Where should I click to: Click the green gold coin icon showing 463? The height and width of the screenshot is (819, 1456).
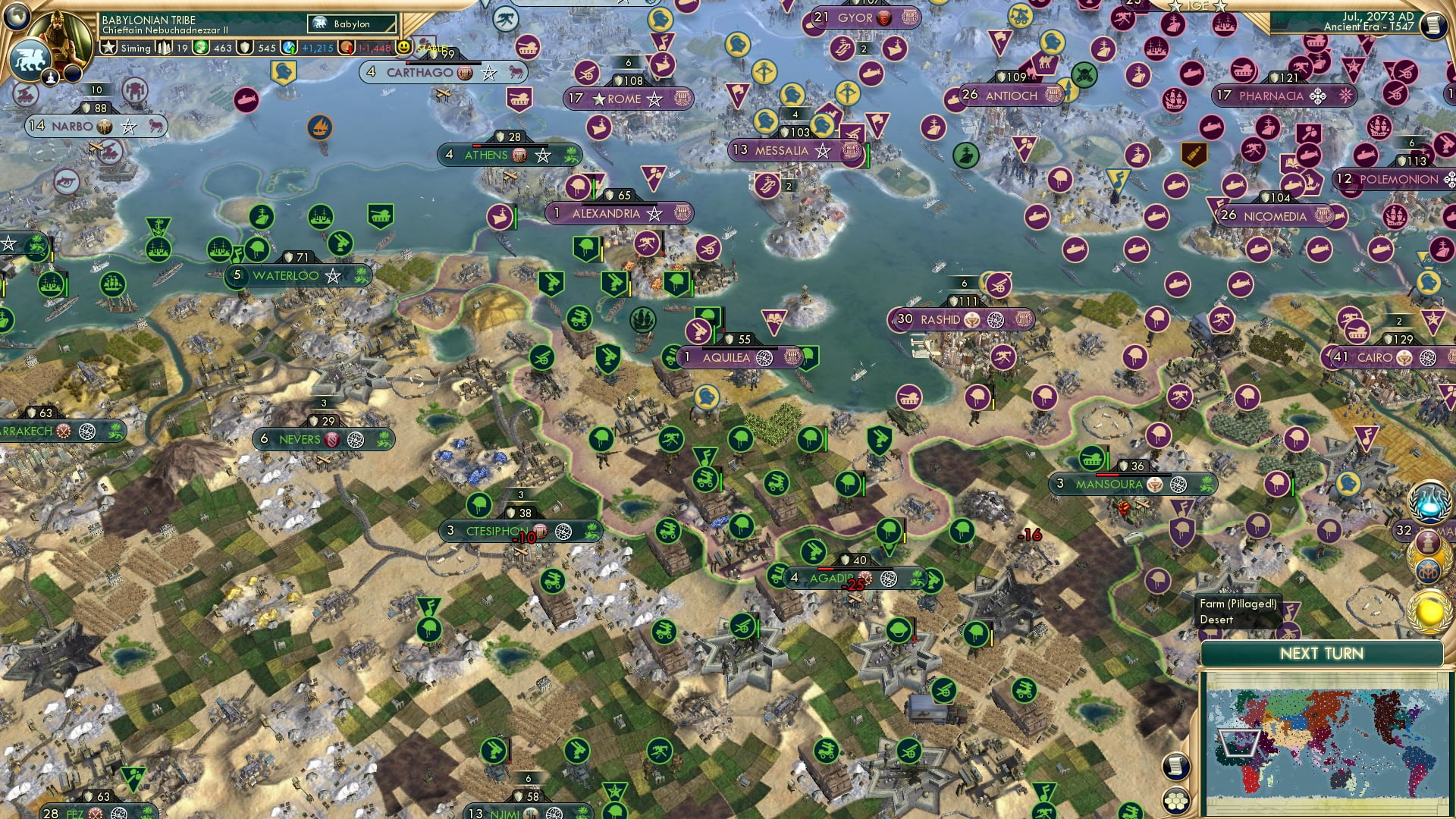200,47
